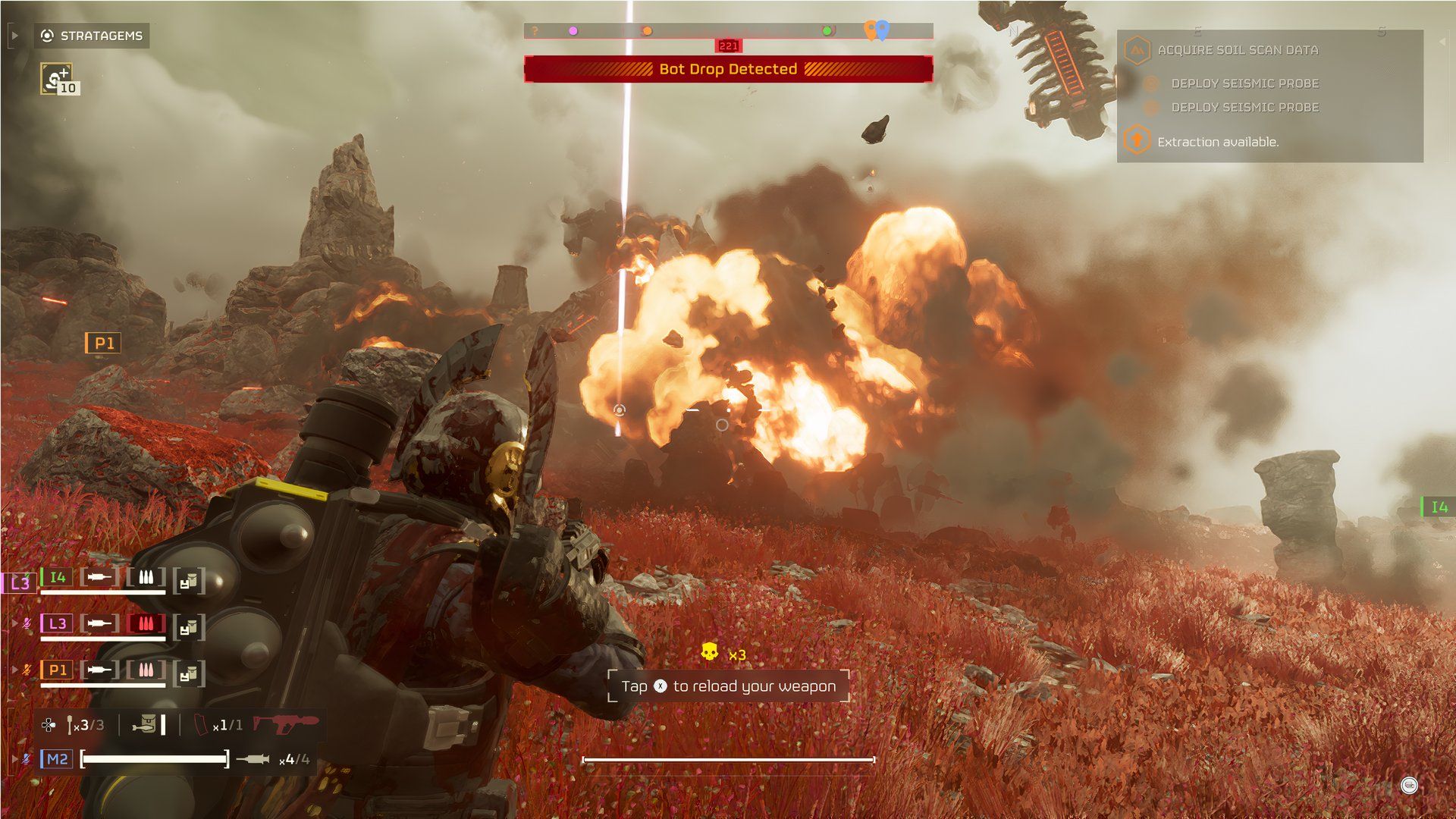
Task: Open the Stratagems header
Action: 92,36
